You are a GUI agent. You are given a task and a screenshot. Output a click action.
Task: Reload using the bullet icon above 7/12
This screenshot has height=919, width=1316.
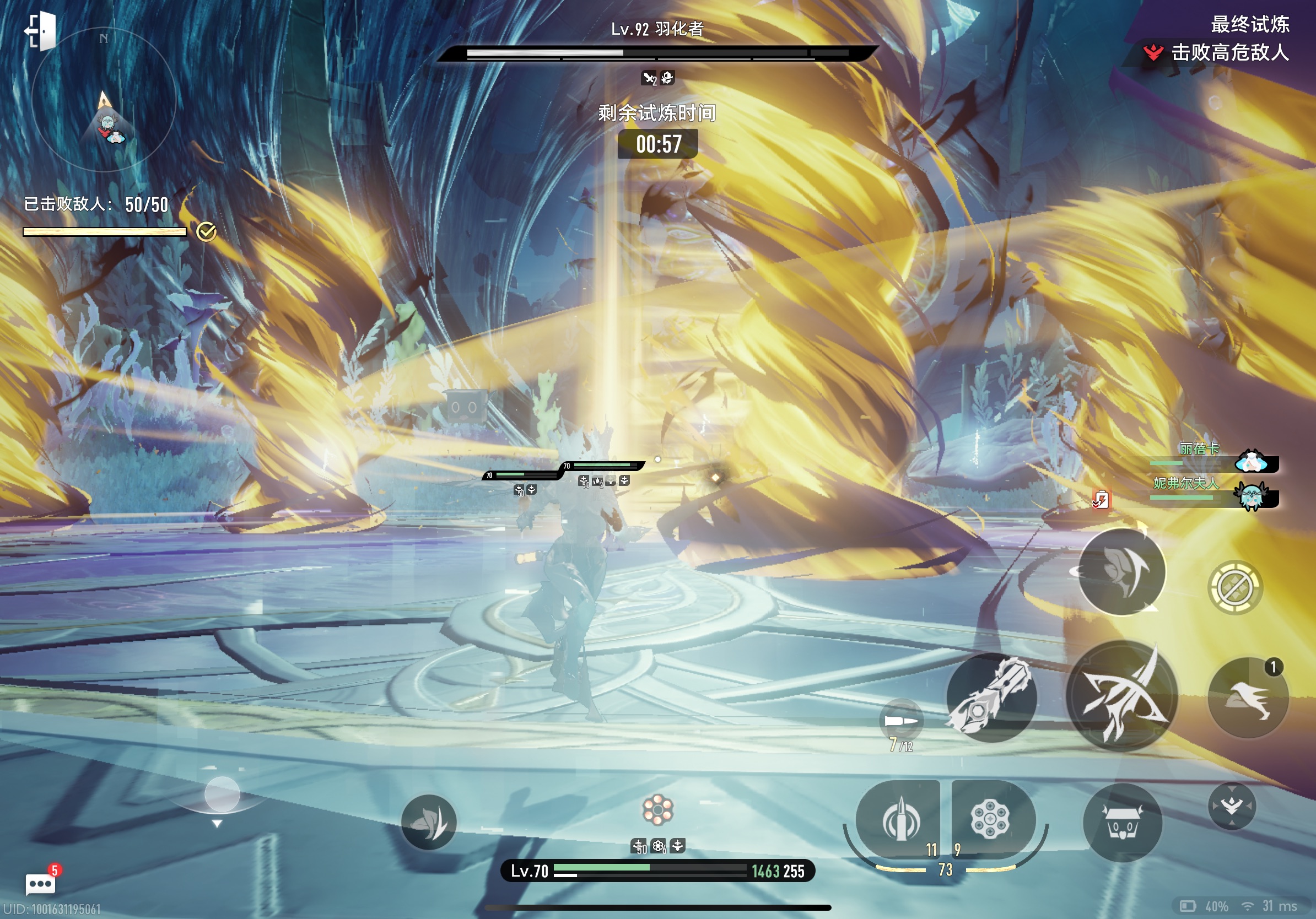click(x=900, y=721)
